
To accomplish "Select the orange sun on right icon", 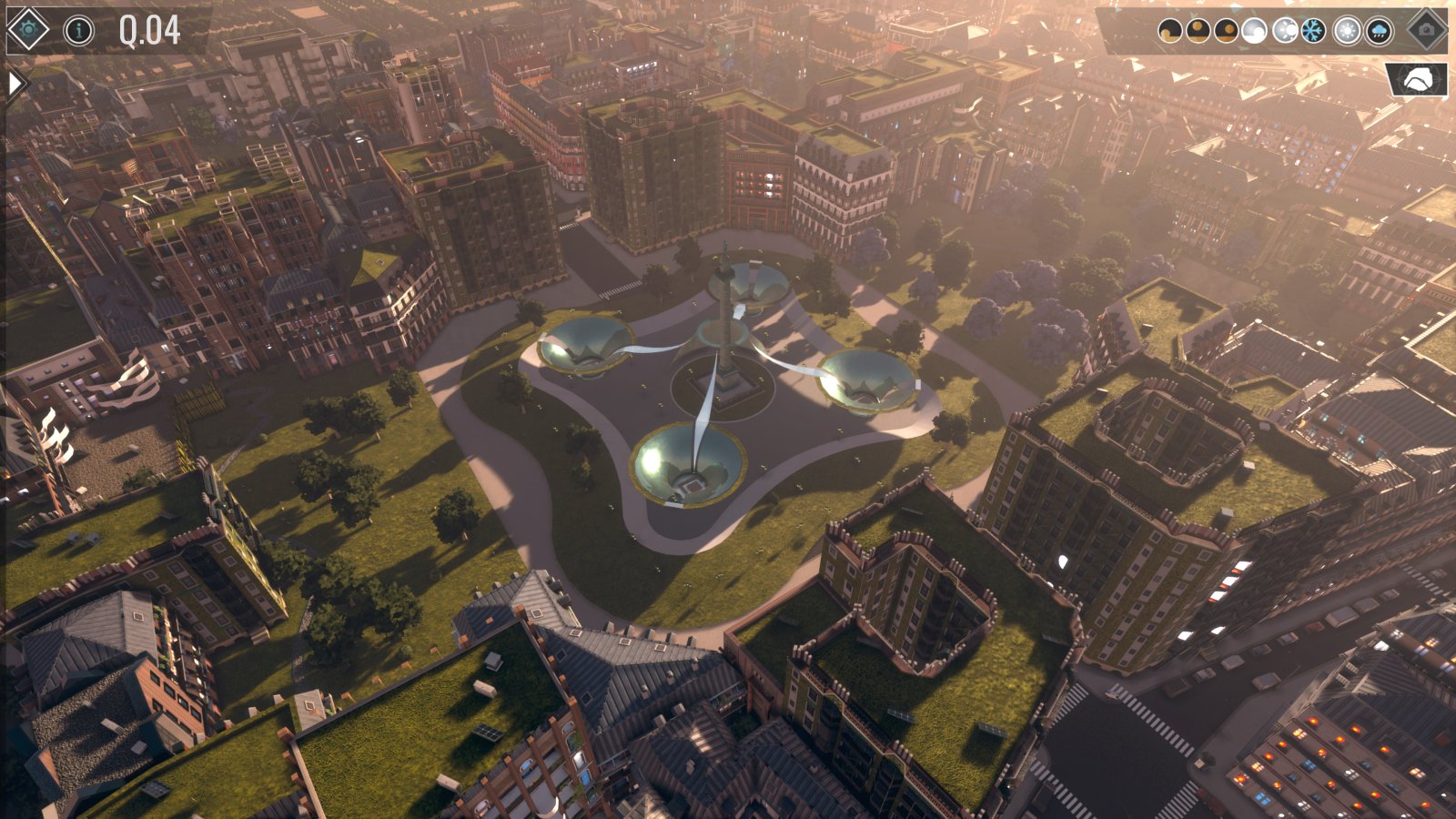I will [x=1226, y=32].
